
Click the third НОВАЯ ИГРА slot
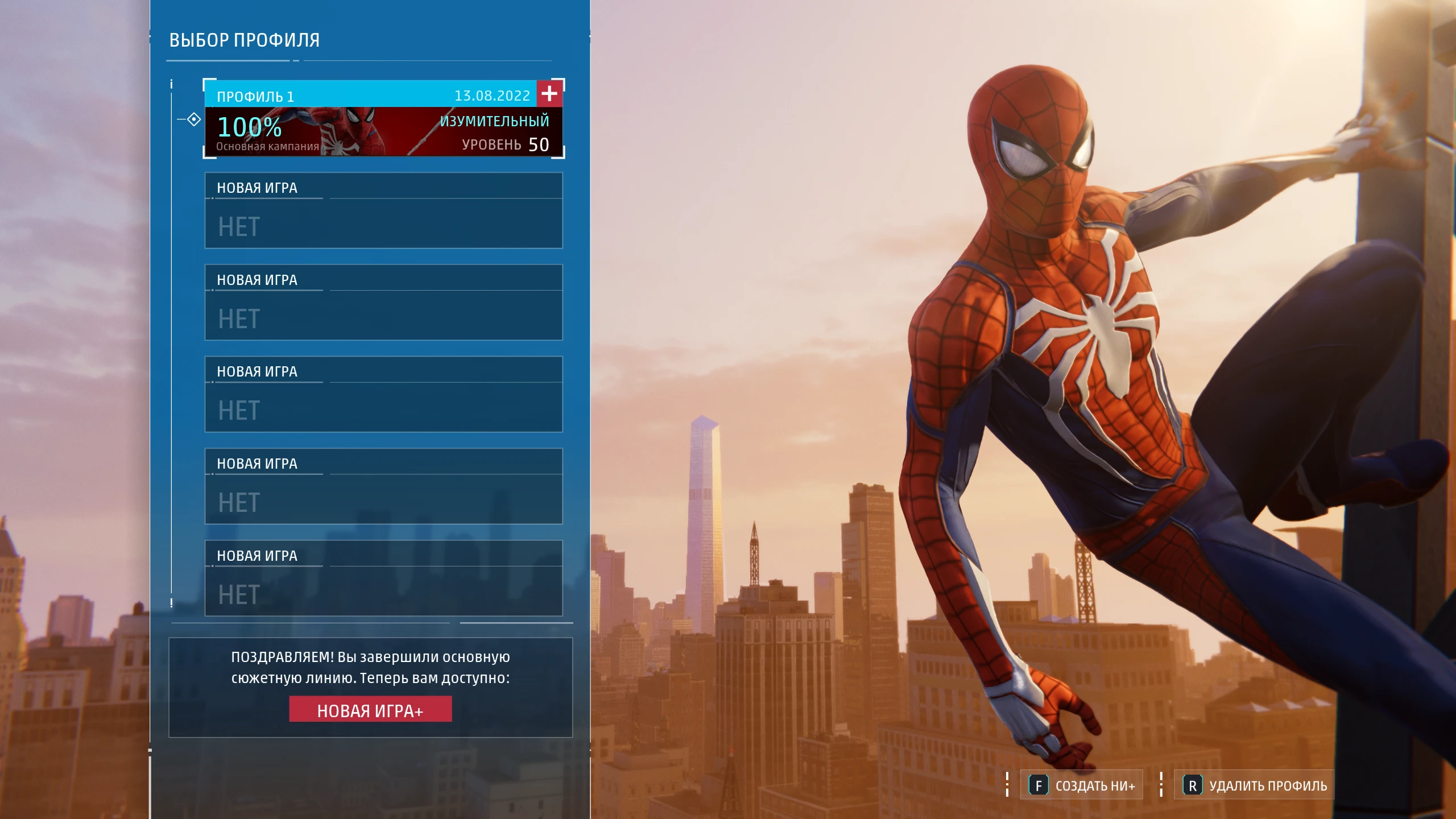tap(384, 395)
